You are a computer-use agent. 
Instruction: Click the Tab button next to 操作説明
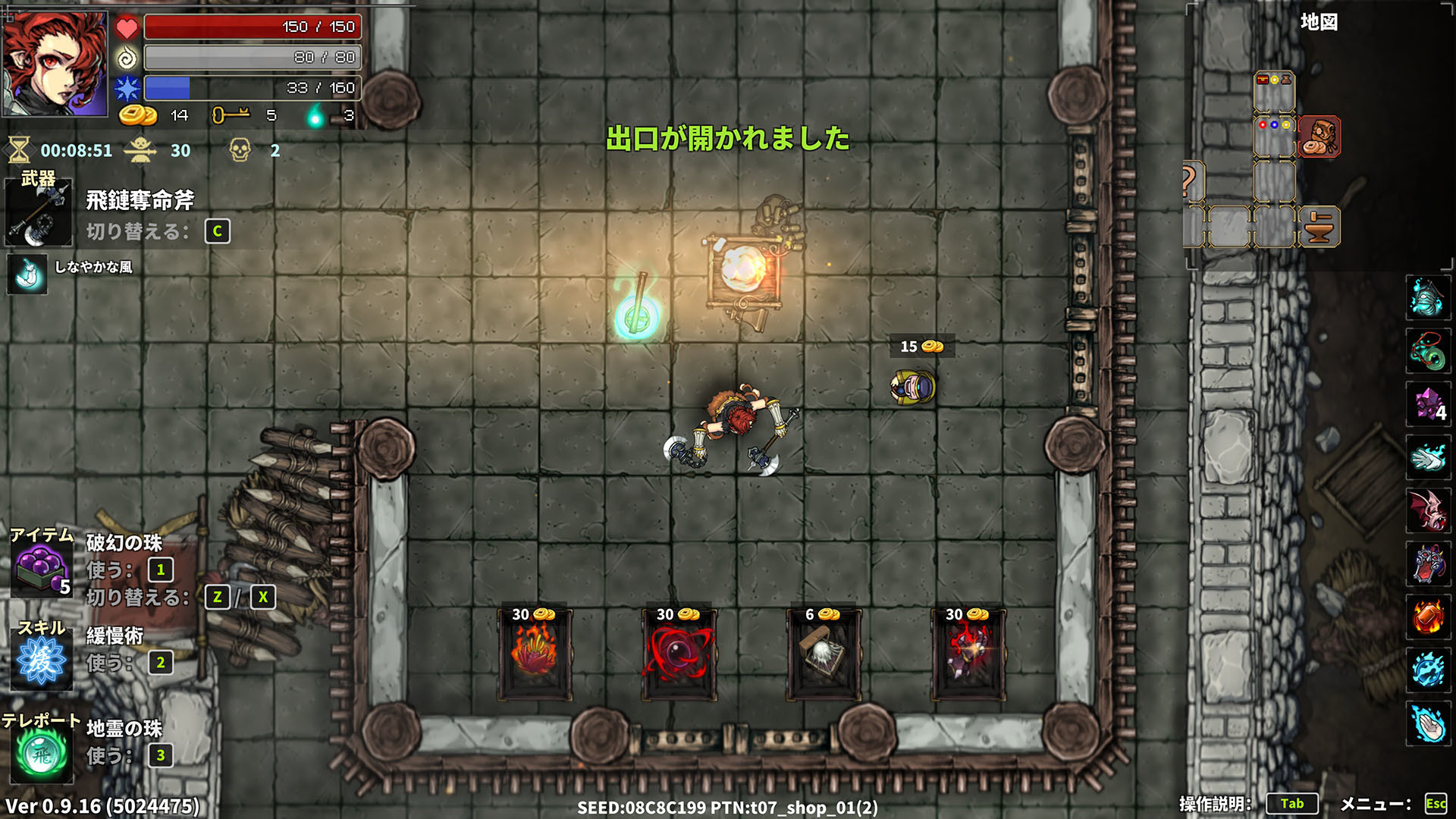coord(1293,803)
